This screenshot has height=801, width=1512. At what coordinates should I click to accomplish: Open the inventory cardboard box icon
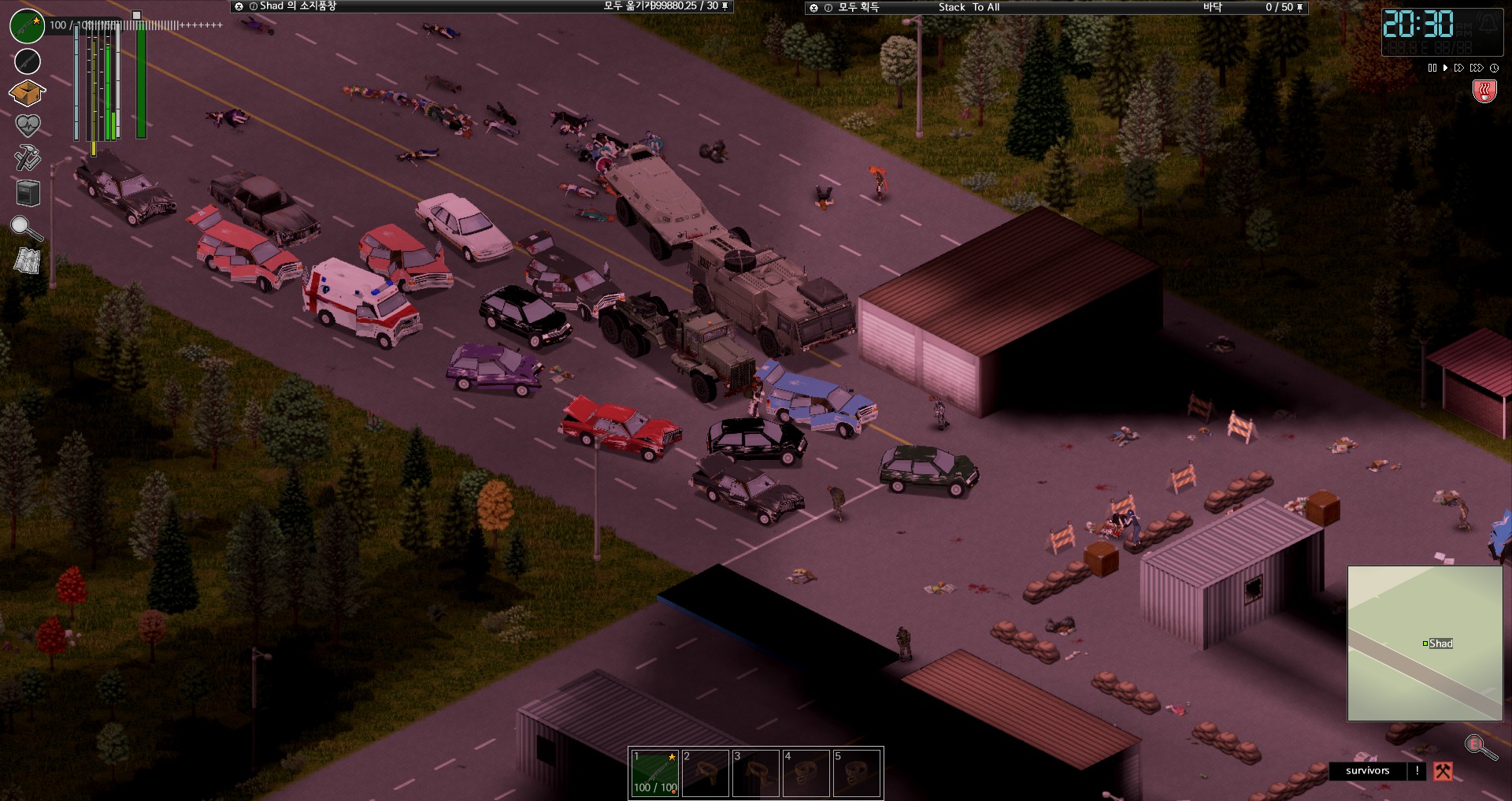coord(27,93)
